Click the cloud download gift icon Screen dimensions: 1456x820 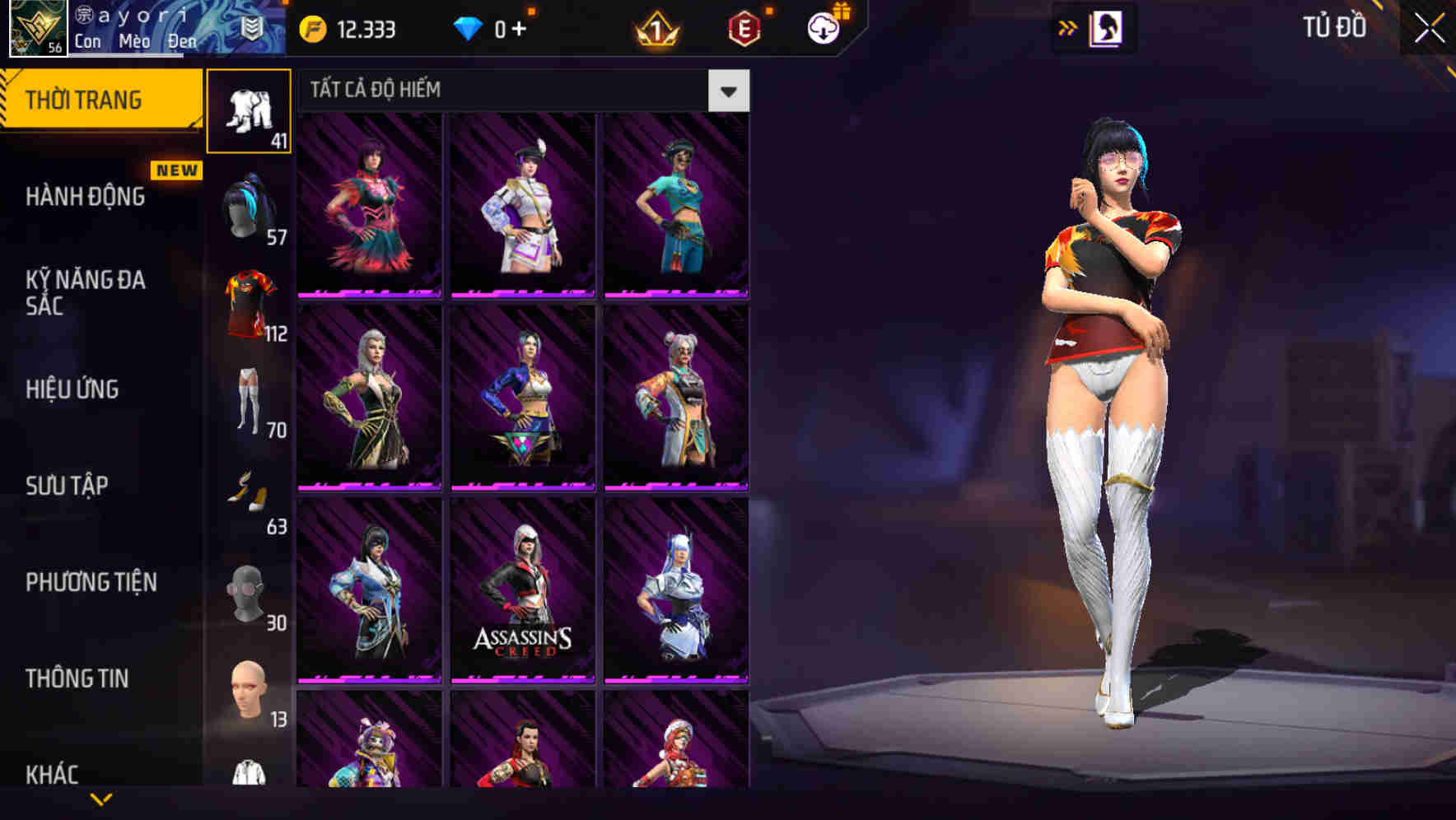pyautogui.click(x=821, y=27)
